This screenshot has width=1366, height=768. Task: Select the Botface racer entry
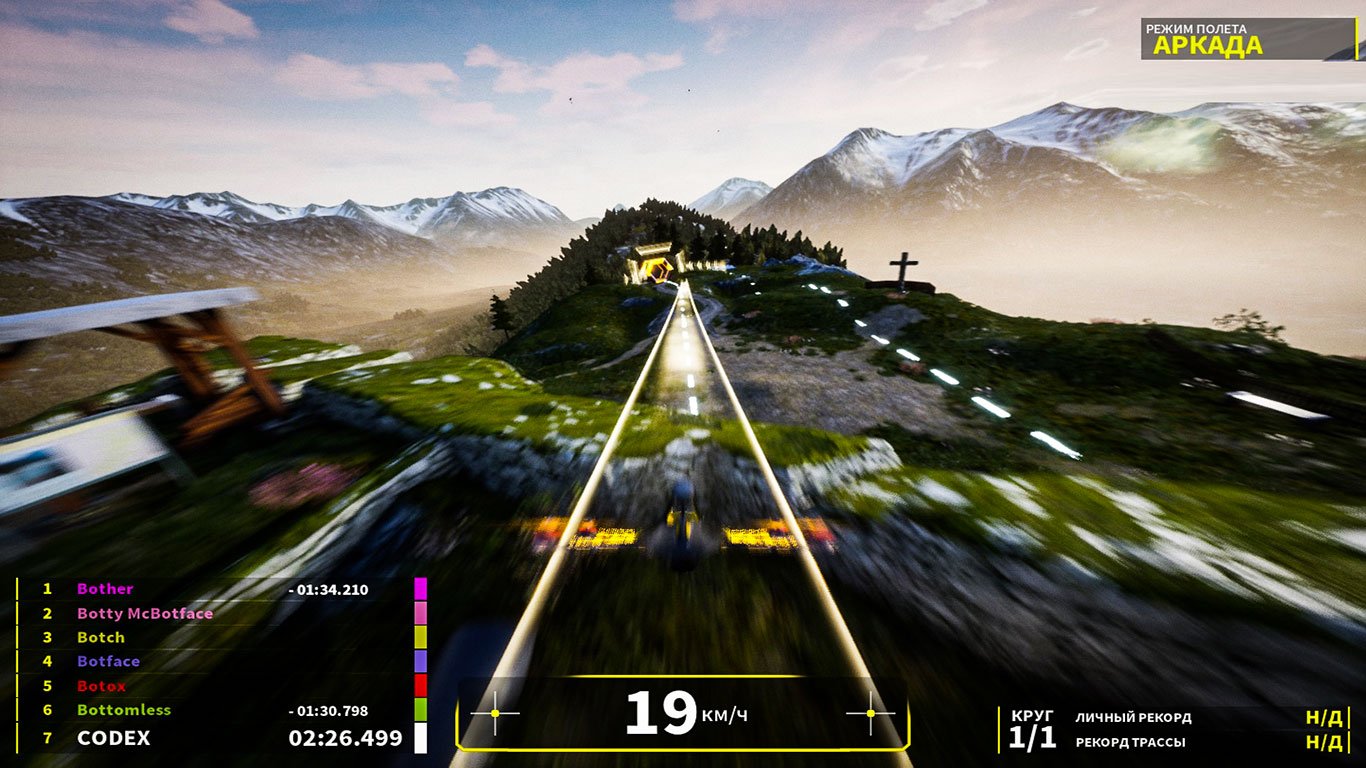pos(108,661)
